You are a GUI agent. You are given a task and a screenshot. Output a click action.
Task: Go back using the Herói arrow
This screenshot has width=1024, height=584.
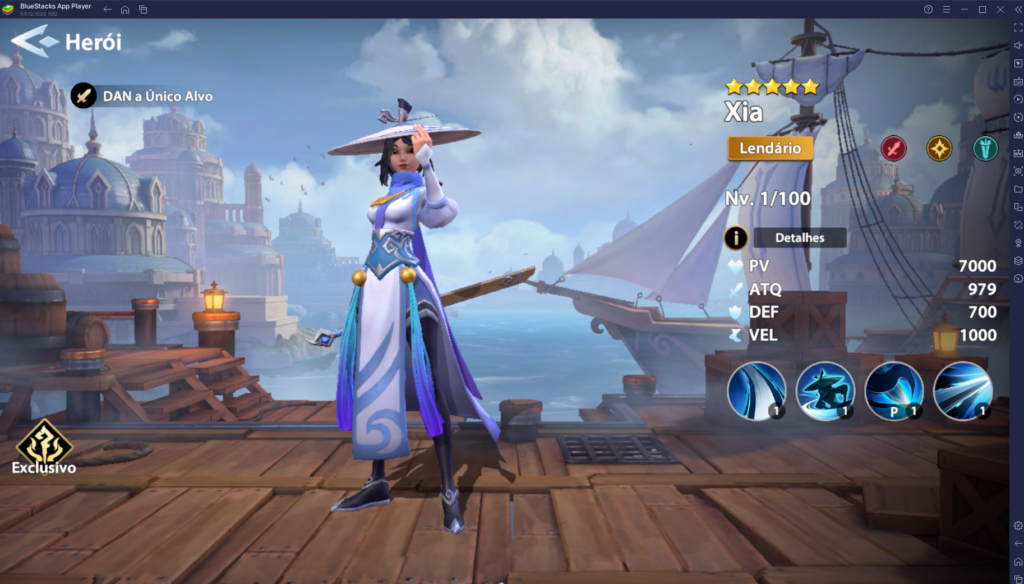click(33, 42)
